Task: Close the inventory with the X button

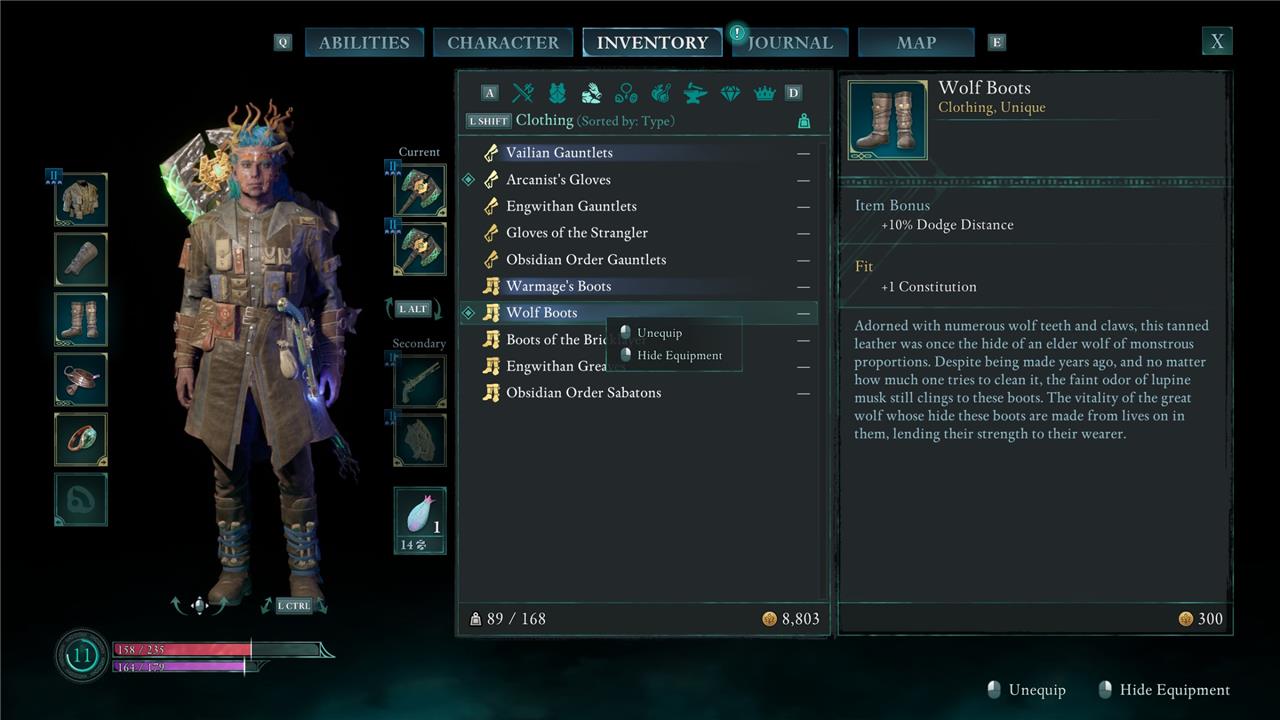Action: (1217, 41)
